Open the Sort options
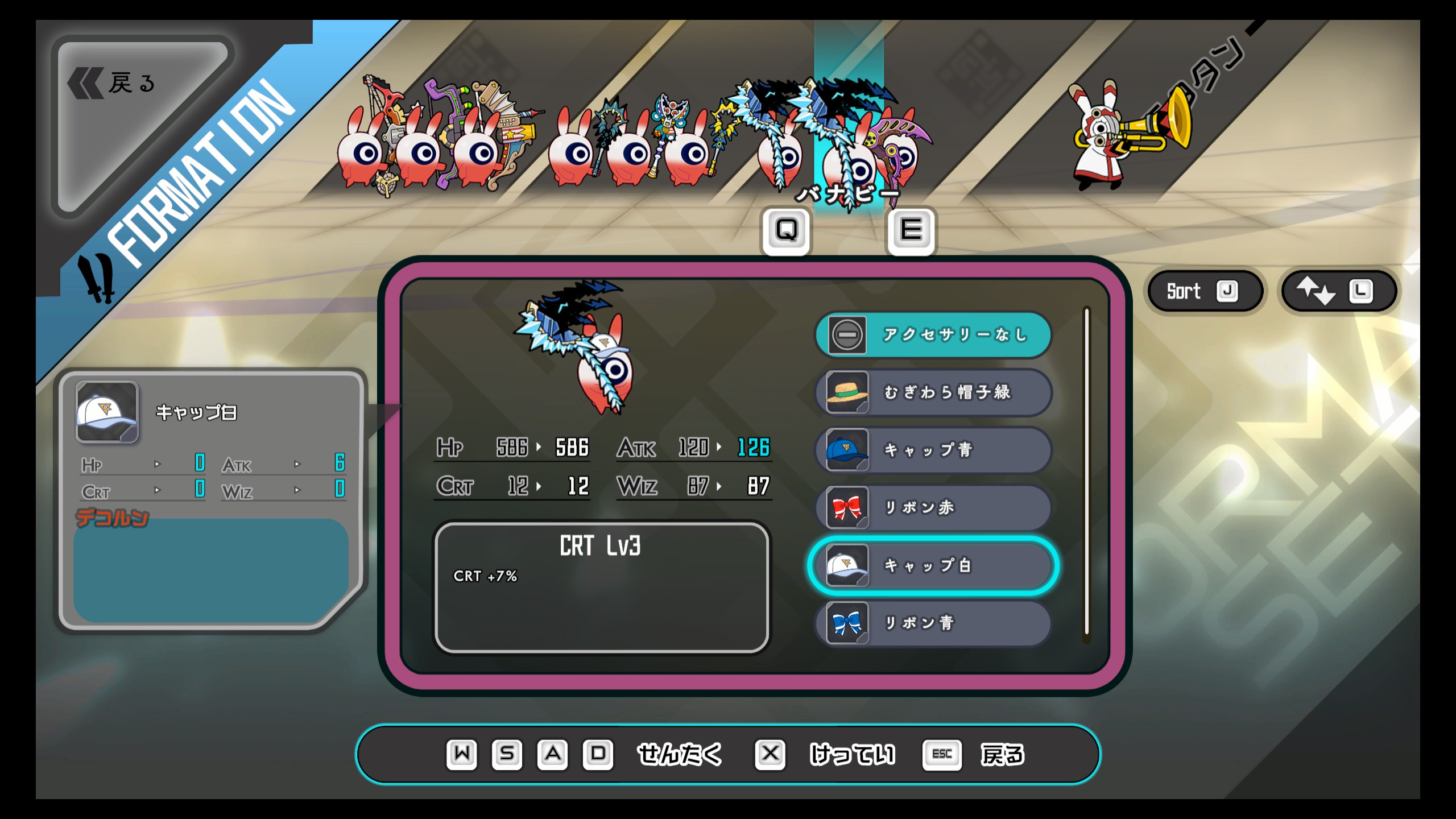The height and width of the screenshot is (819, 1456). [x=1203, y=291]
